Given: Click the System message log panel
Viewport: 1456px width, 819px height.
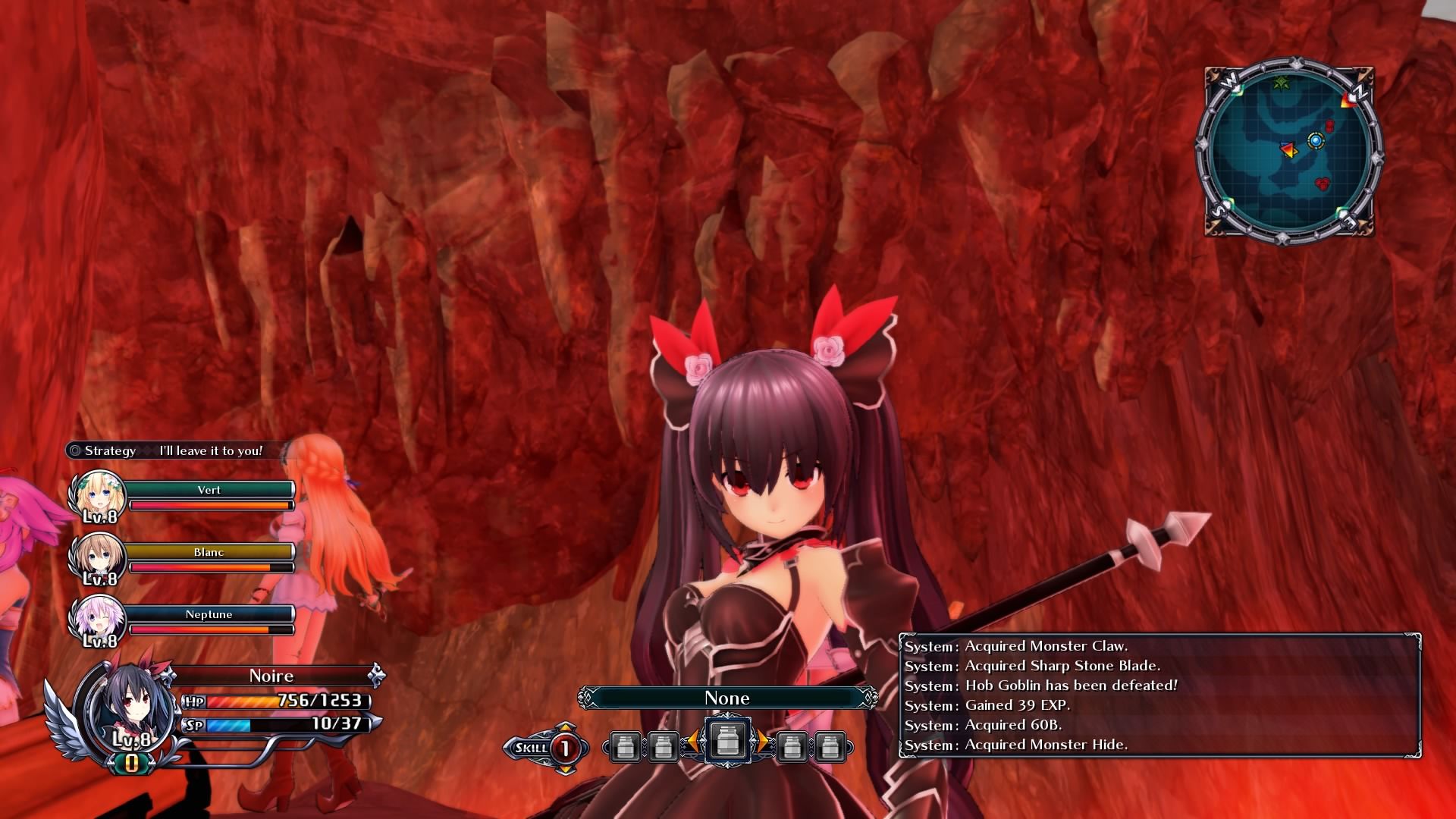Looking at the screenshot, I should coord(1159,695).
